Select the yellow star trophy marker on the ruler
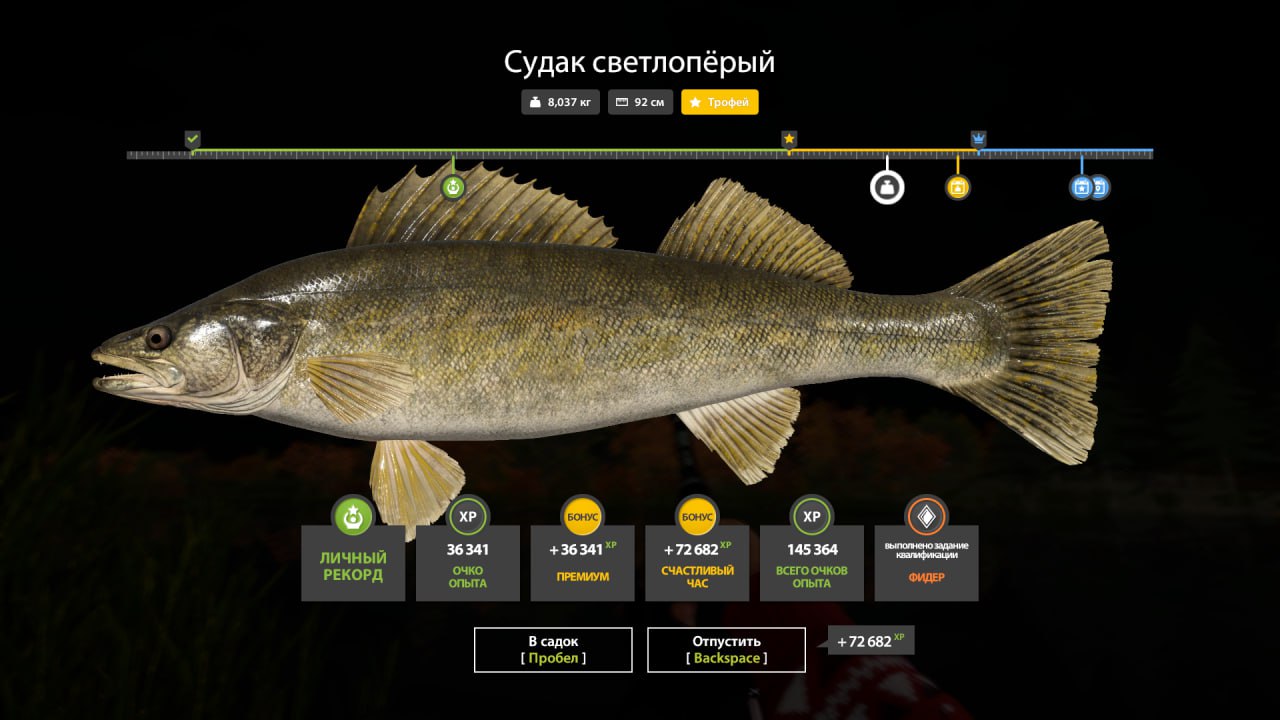Viewport: 1280px width, 720px height. pos(787,135)
